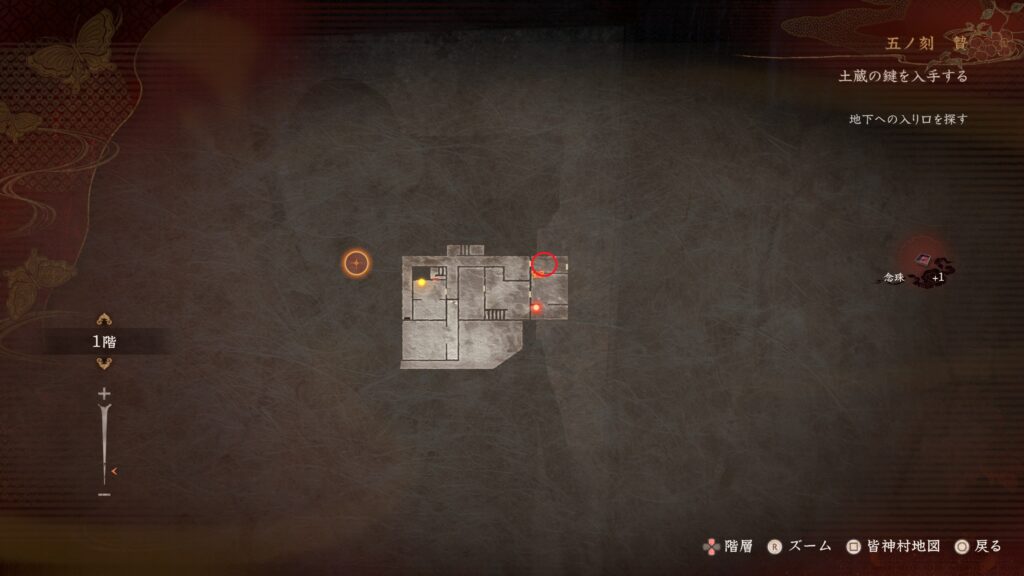Click the red circled area on the map
This screenshot has width=1024, height=576.
(x=543, y=264)
